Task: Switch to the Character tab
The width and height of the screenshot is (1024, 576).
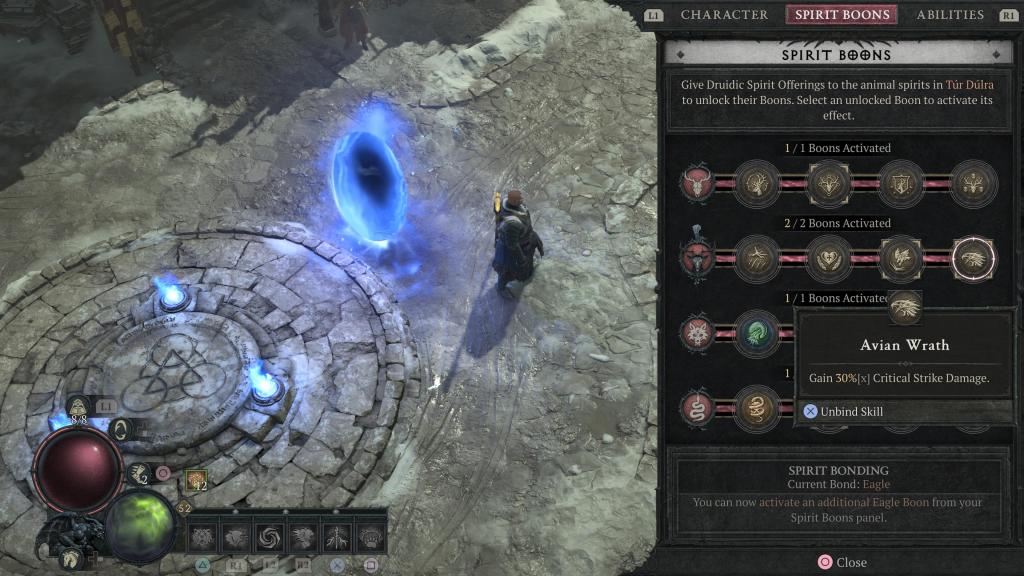Action: [x=724, y=15]
